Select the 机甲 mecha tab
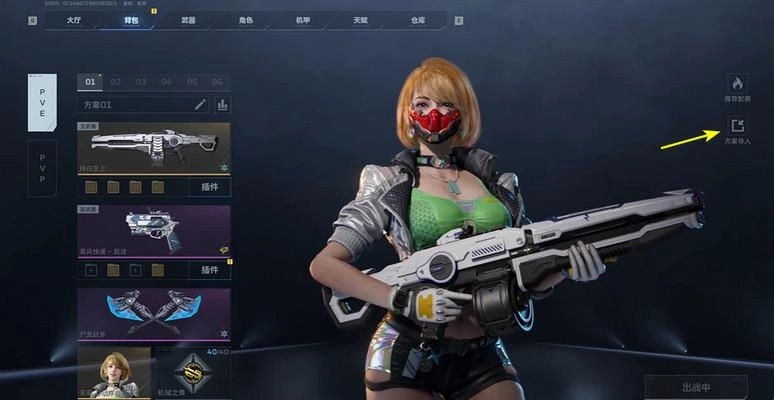 tap(303, 19)
